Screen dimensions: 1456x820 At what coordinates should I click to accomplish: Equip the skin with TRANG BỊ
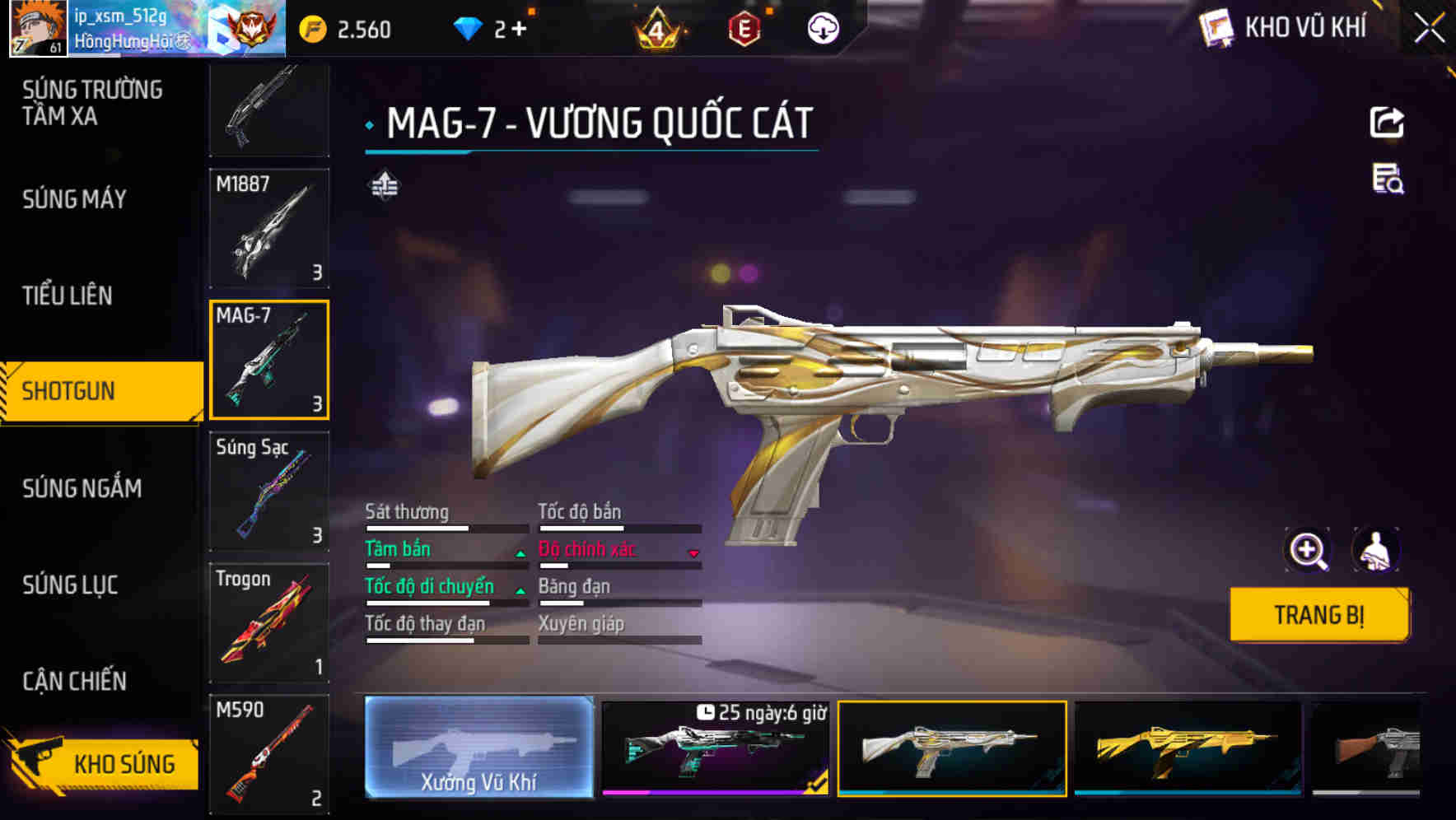(1318, 614)
